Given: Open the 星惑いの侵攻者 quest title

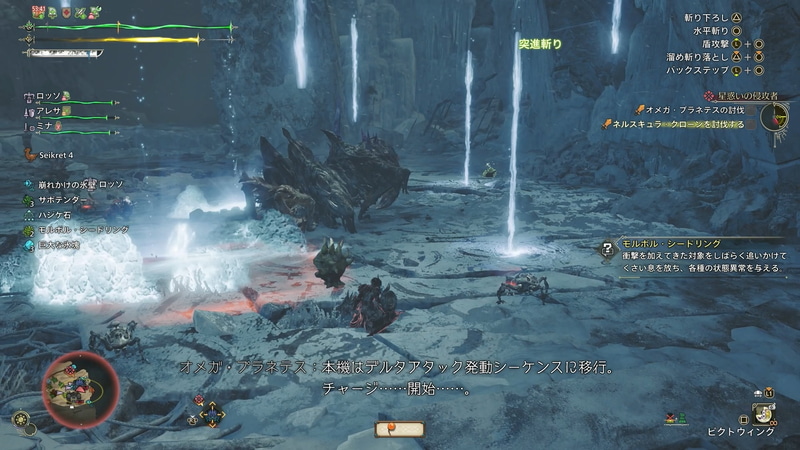Looking at the screenshot, I should coord(740,95).
